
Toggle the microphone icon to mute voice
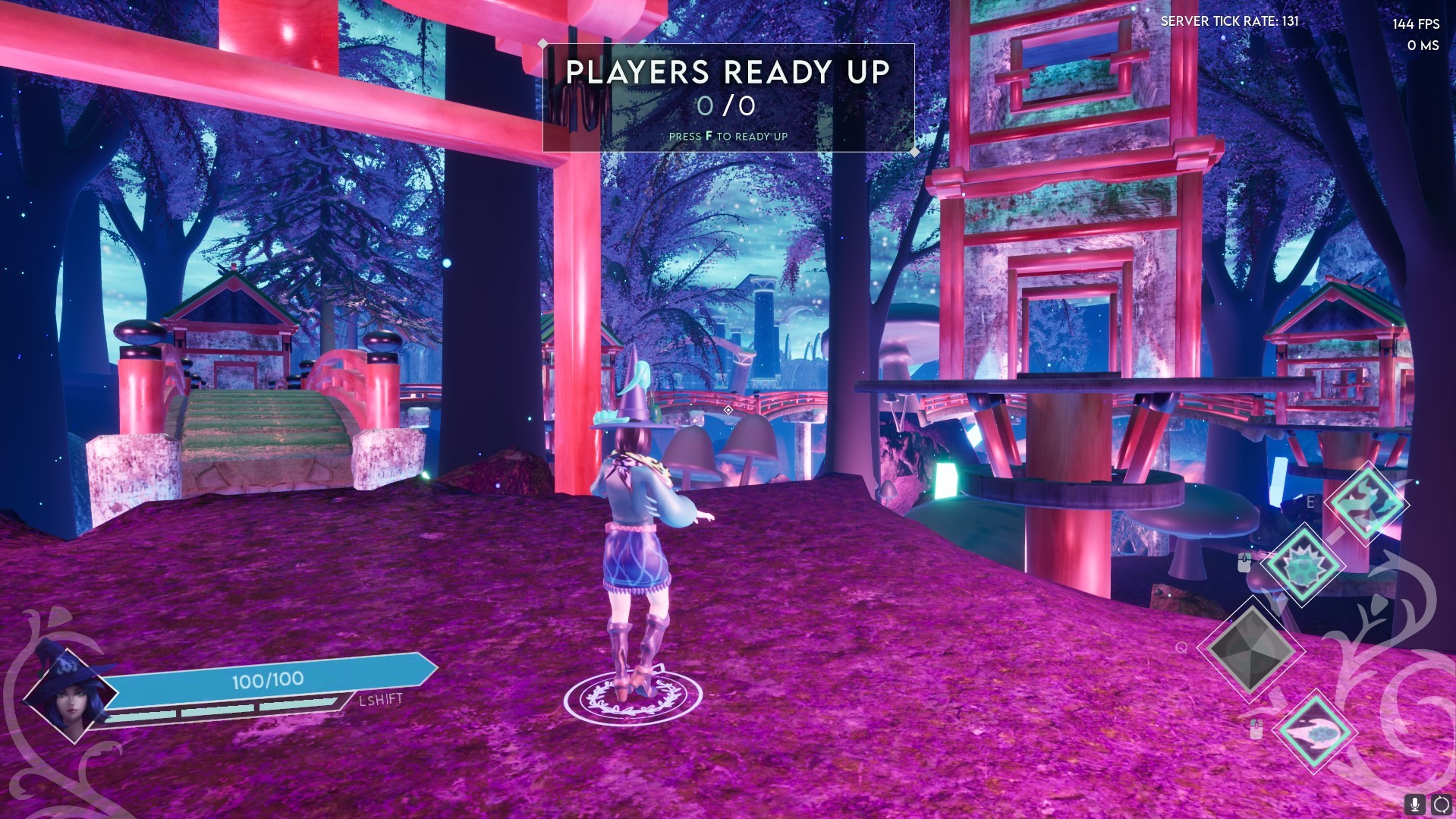pyautogui.click(x=1414, y=803)
